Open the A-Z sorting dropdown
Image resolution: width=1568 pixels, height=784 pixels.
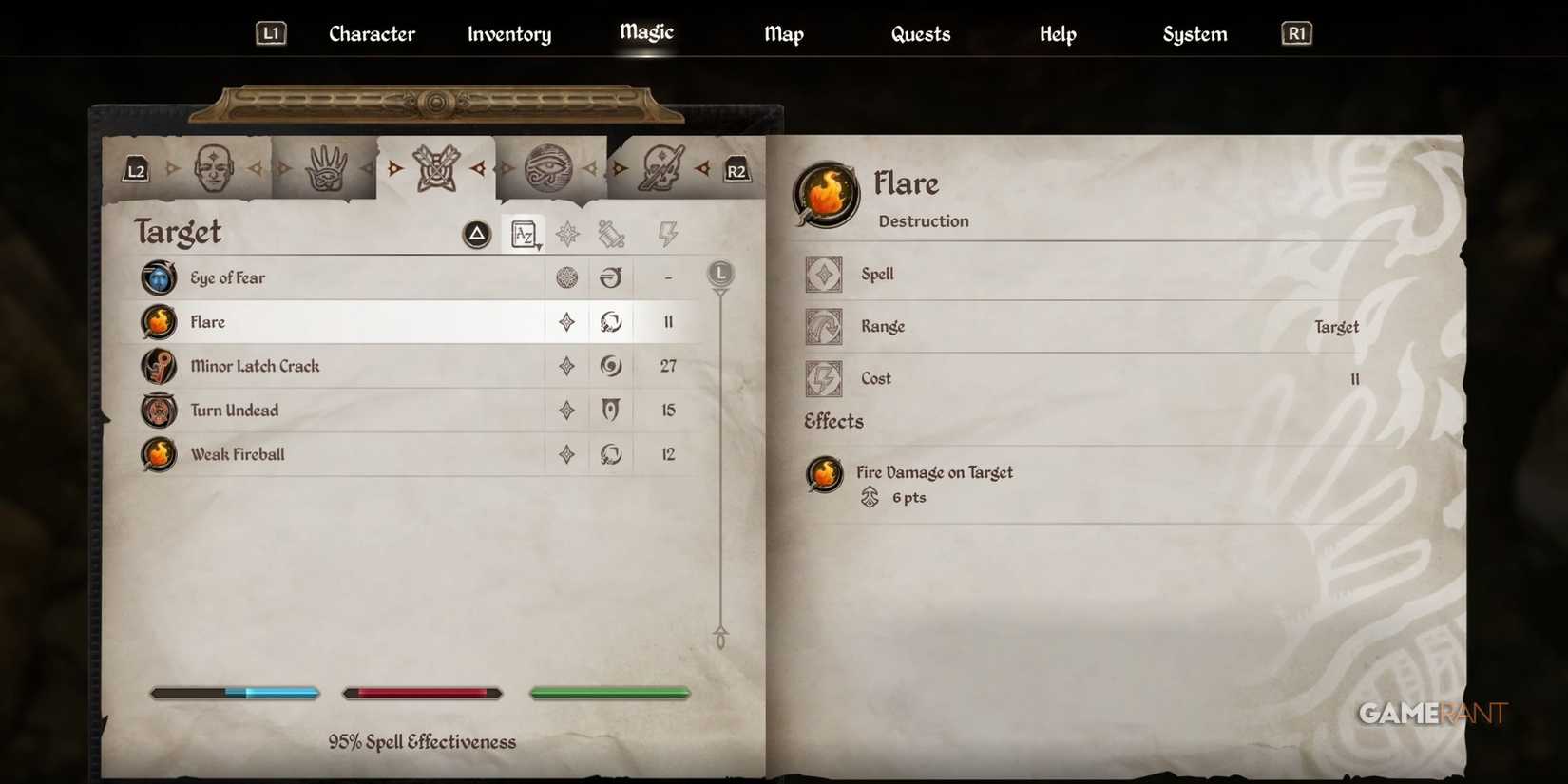click(524, 233)
